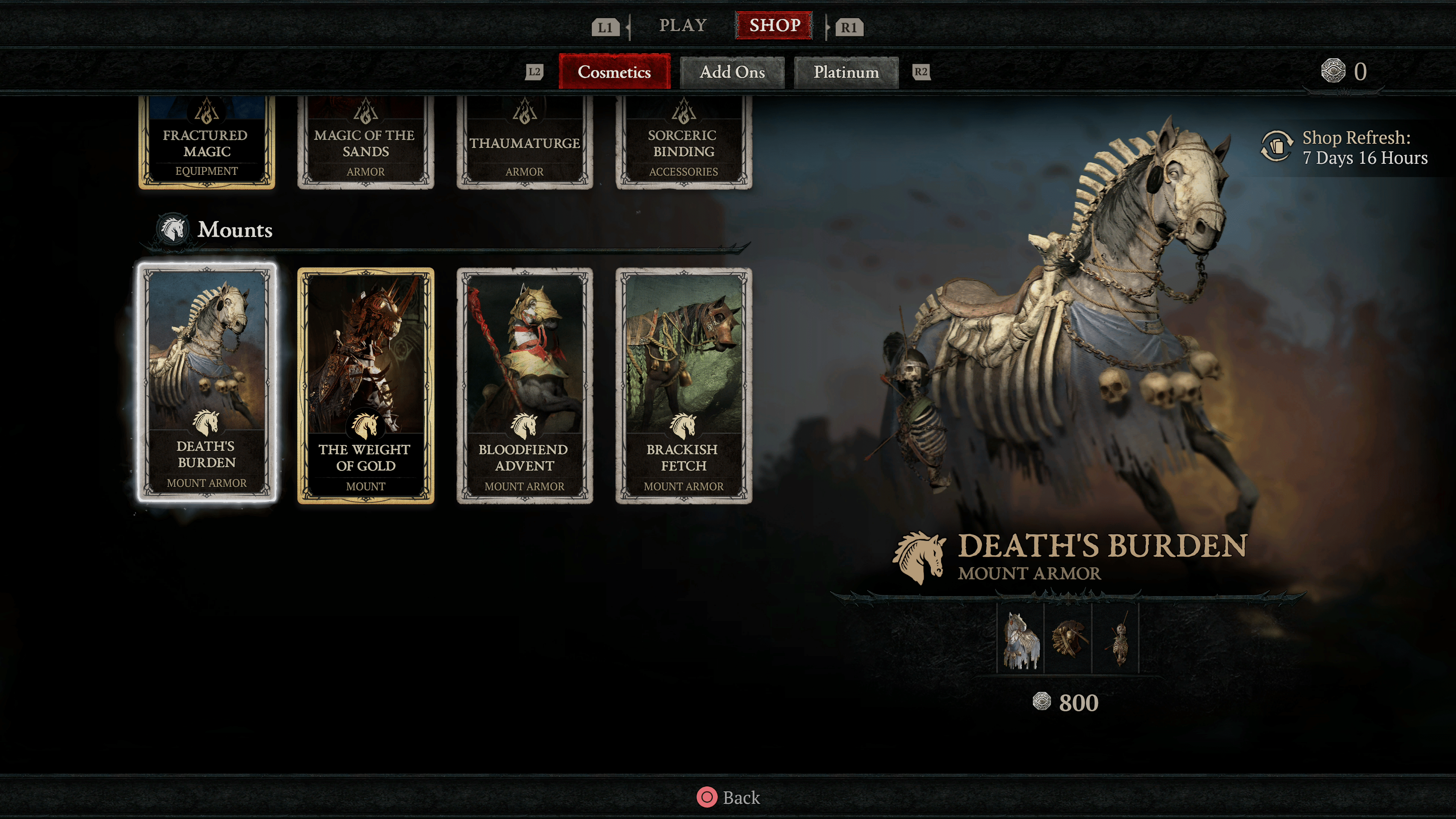Image resolution: width=1456 pixels, height=819 pixels.
Task: Switch to the Add Ons category
Action: click(732, 72)
